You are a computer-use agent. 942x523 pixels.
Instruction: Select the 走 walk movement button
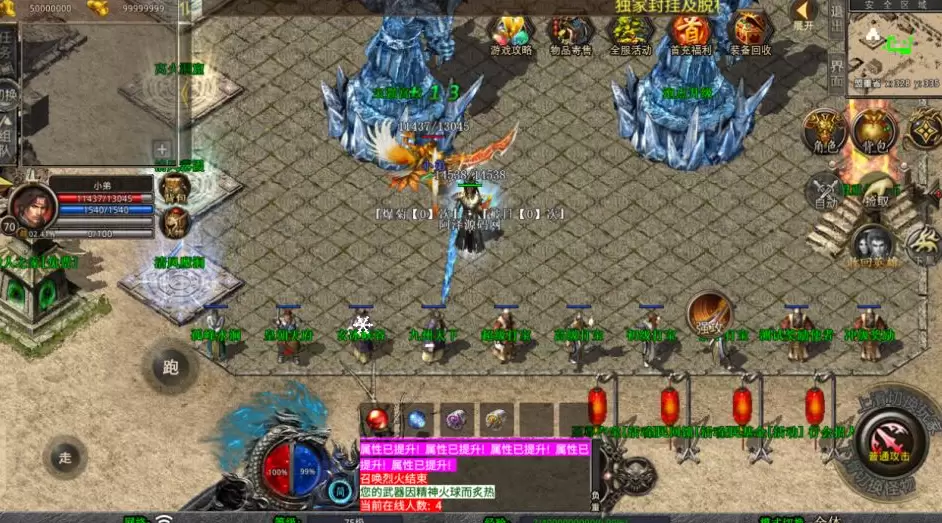tap(65, 458)
